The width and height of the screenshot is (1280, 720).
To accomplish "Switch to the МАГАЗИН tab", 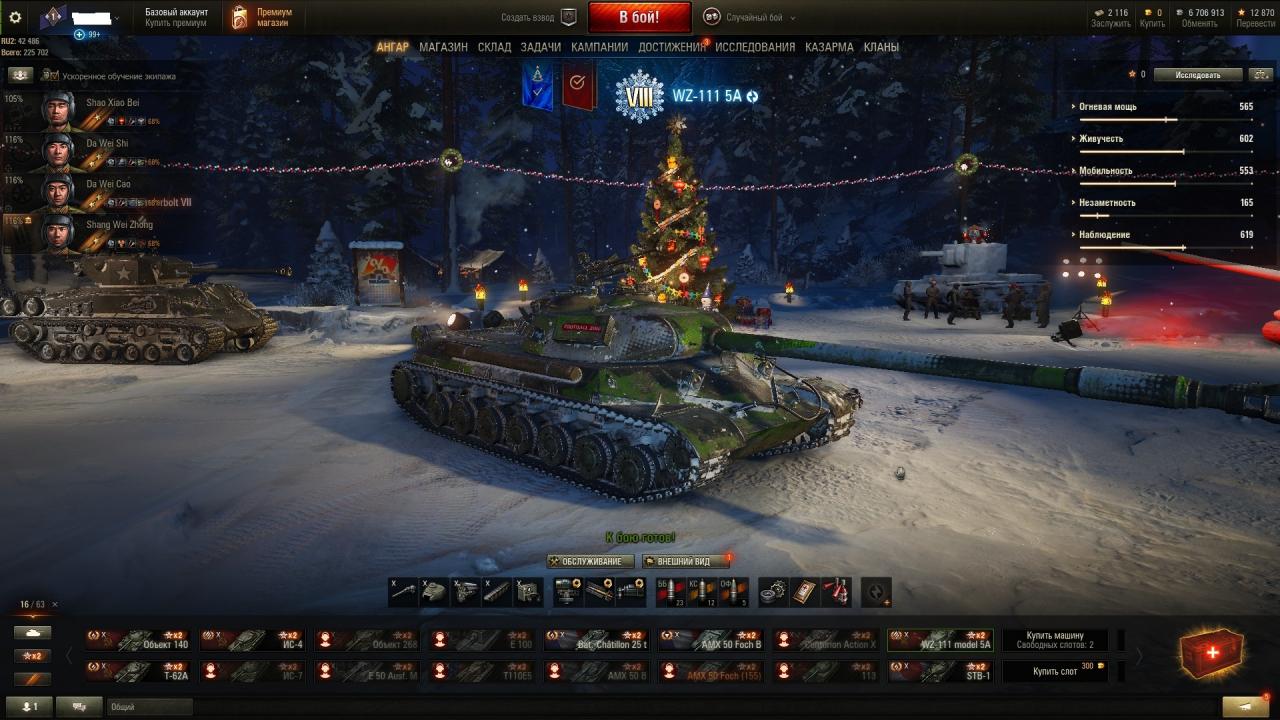I will coord(443,47).
